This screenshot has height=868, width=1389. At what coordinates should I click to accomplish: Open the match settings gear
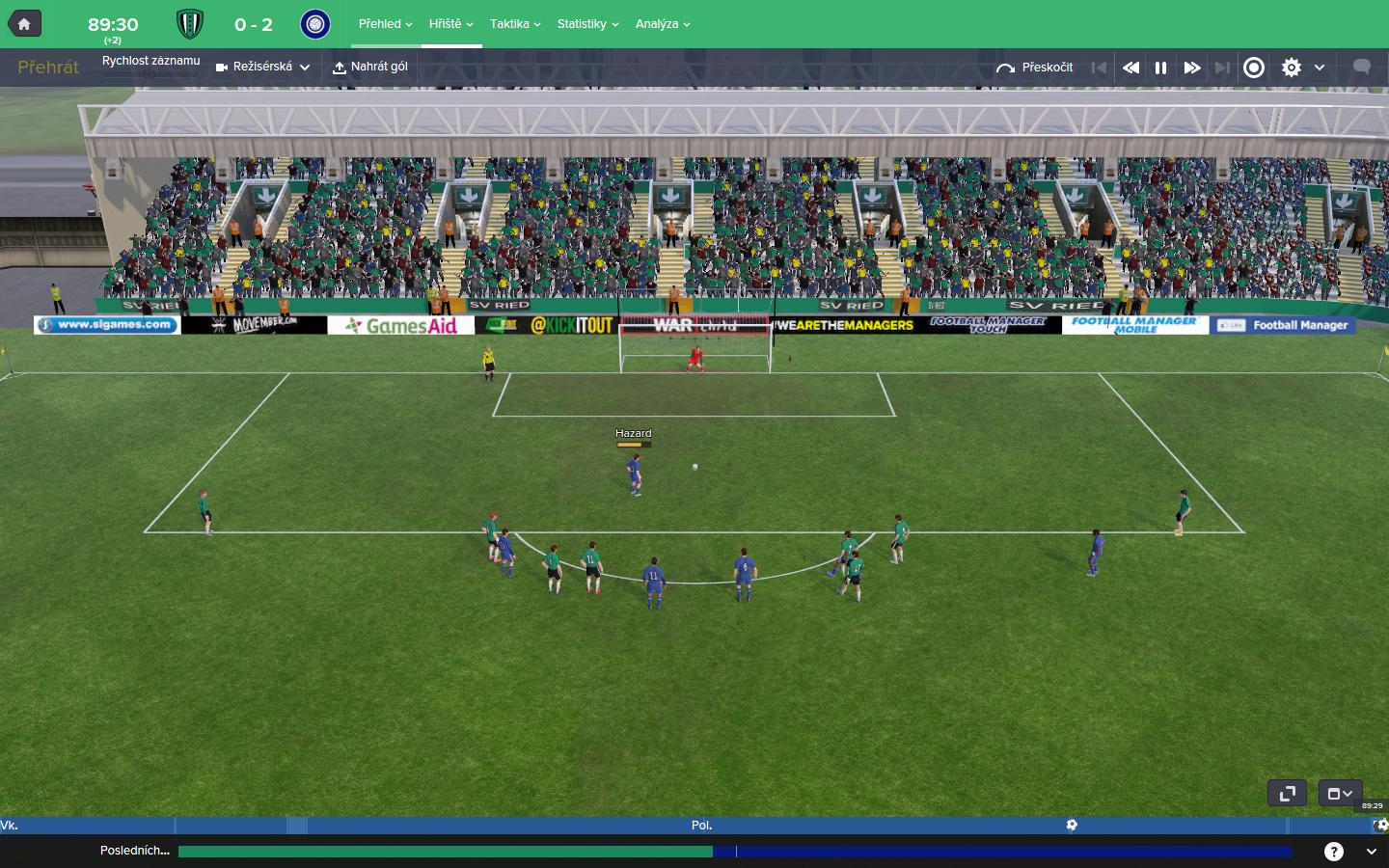pos(1292,68)
